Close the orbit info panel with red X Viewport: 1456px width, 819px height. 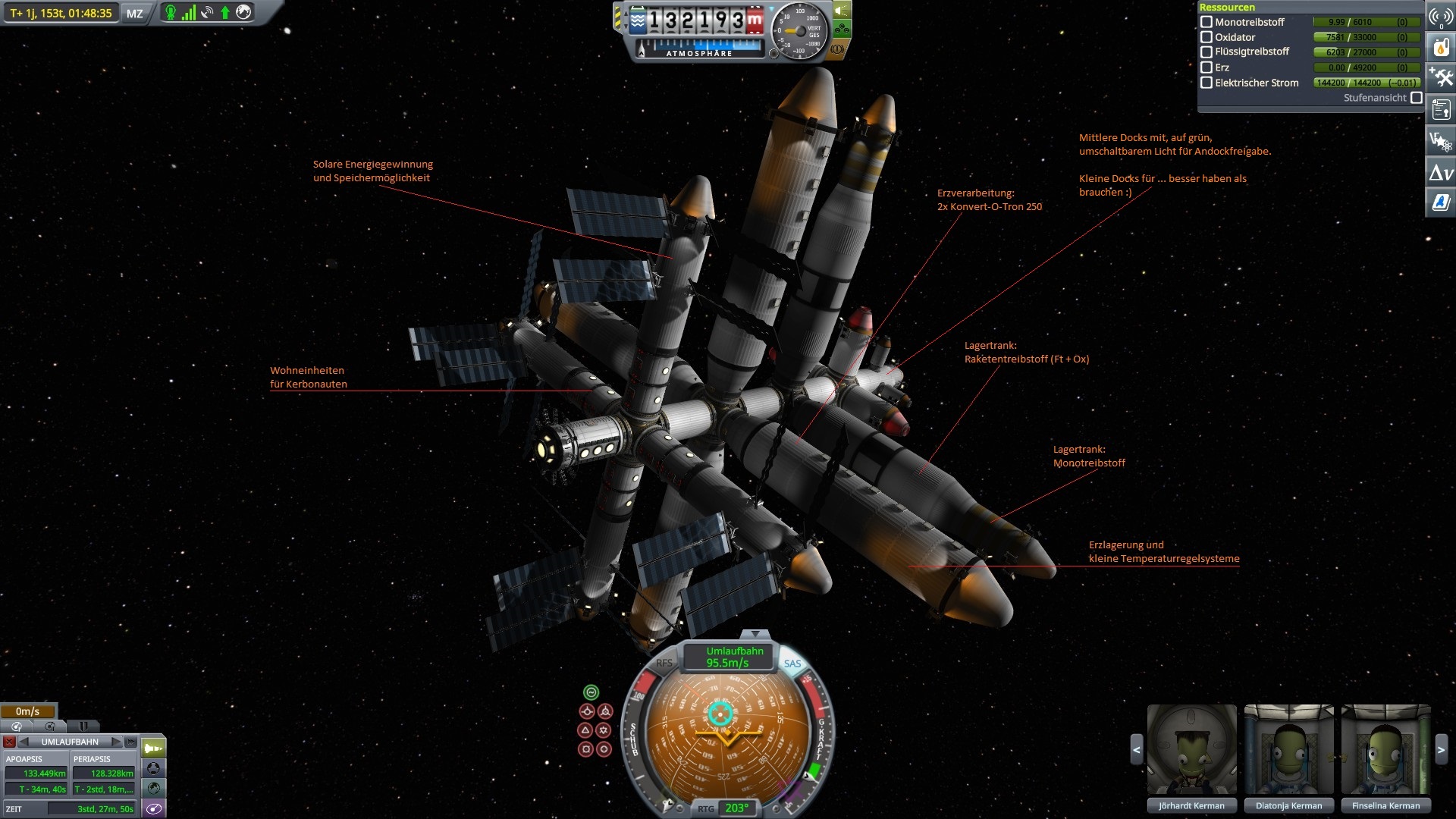[9, 742]
